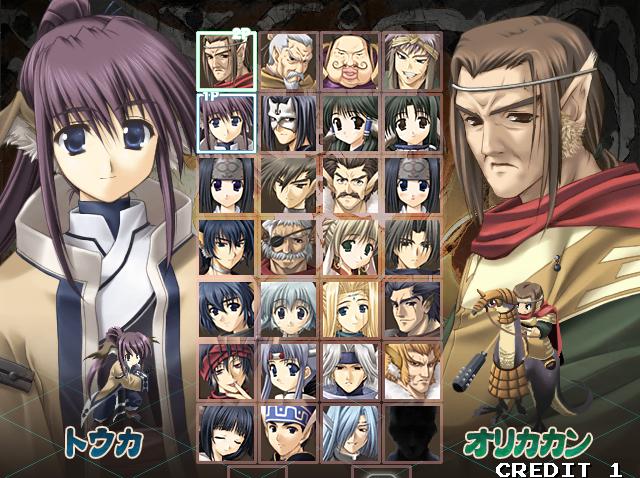Pick the blond lion-maned man portrait
The width and height of the screenshot is (640, 478).
pos(411,370)
